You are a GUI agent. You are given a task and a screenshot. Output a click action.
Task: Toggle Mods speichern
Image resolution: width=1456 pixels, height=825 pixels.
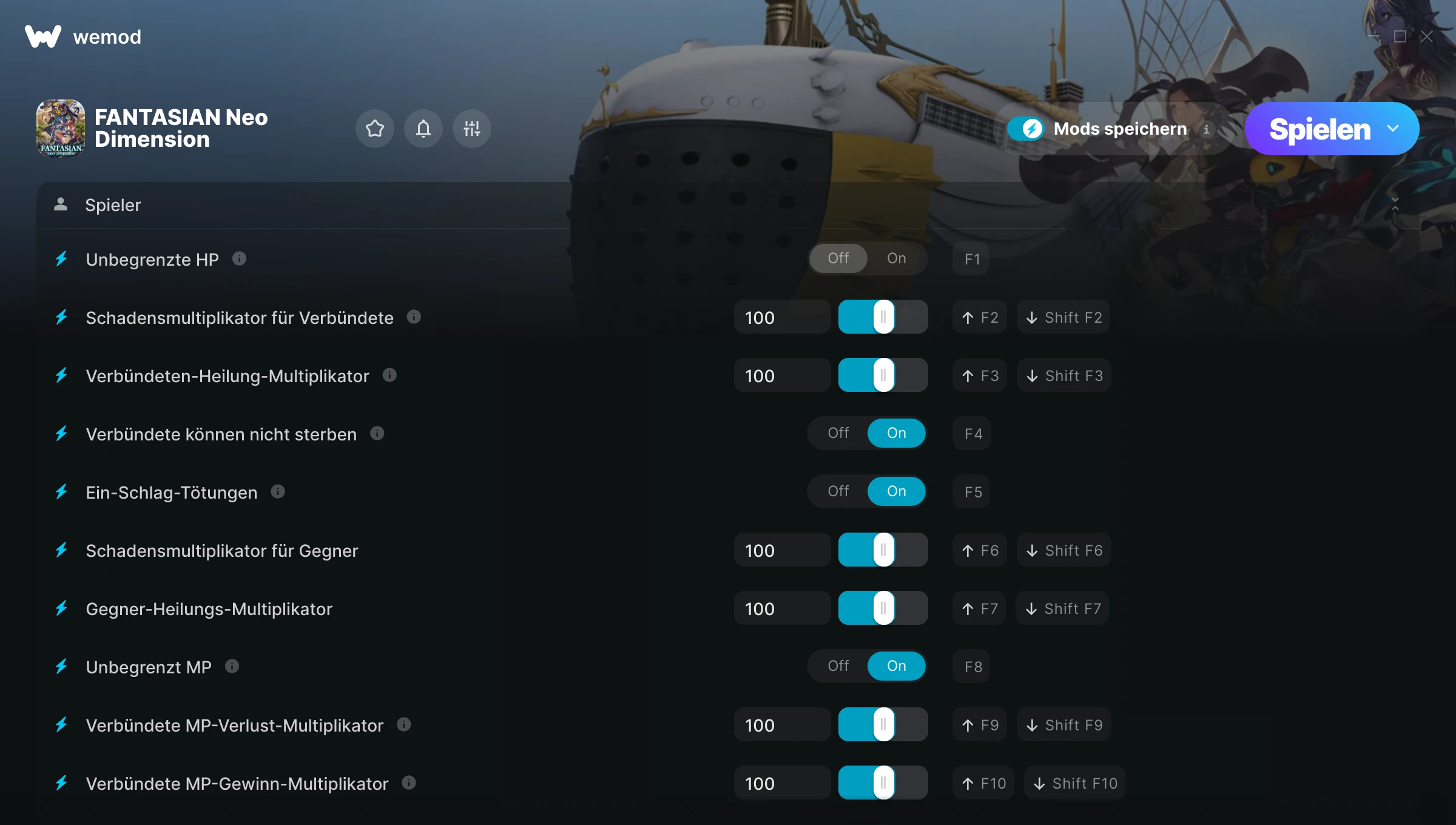coord(1026,129)
